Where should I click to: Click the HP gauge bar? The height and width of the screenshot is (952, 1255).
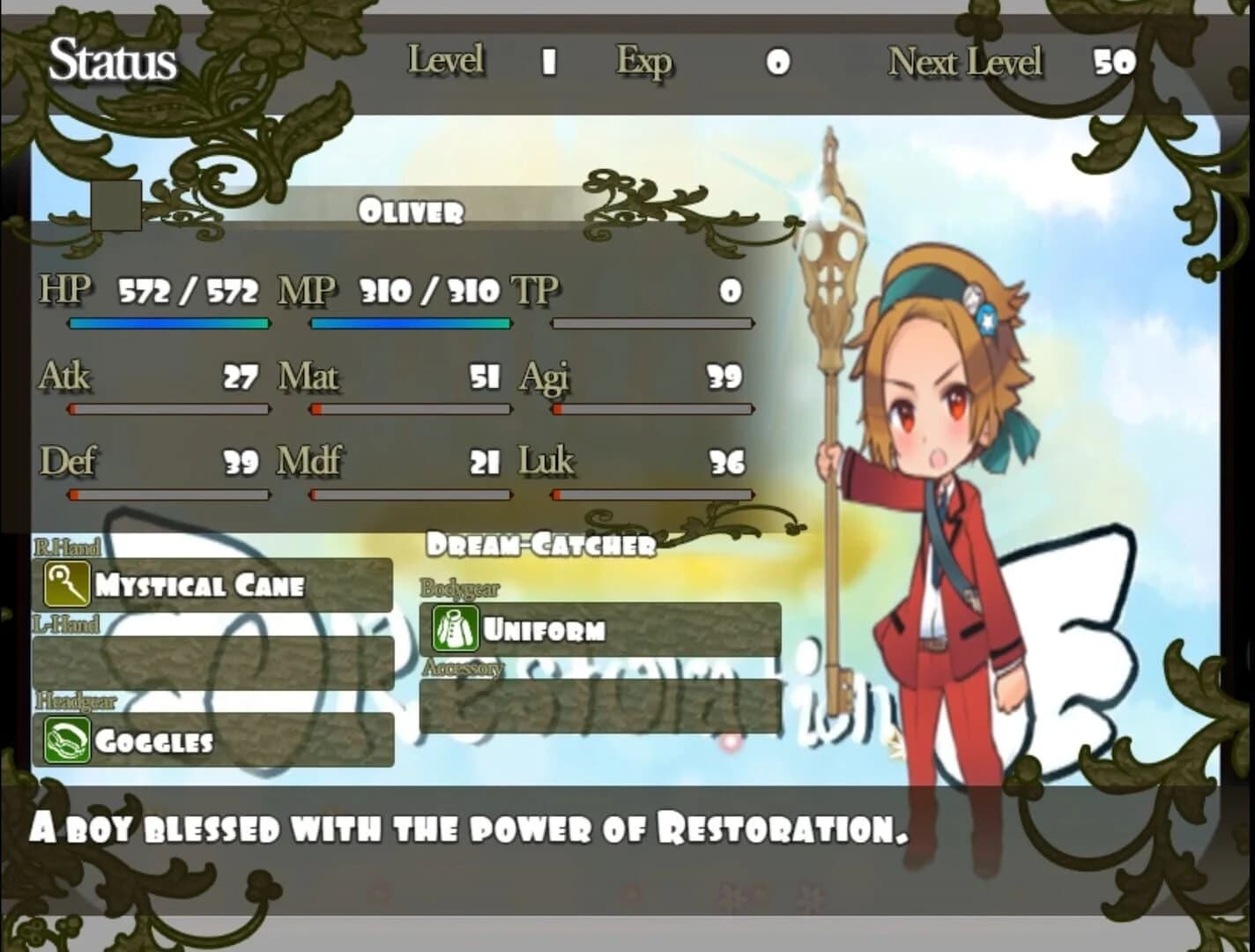point(169,324)
